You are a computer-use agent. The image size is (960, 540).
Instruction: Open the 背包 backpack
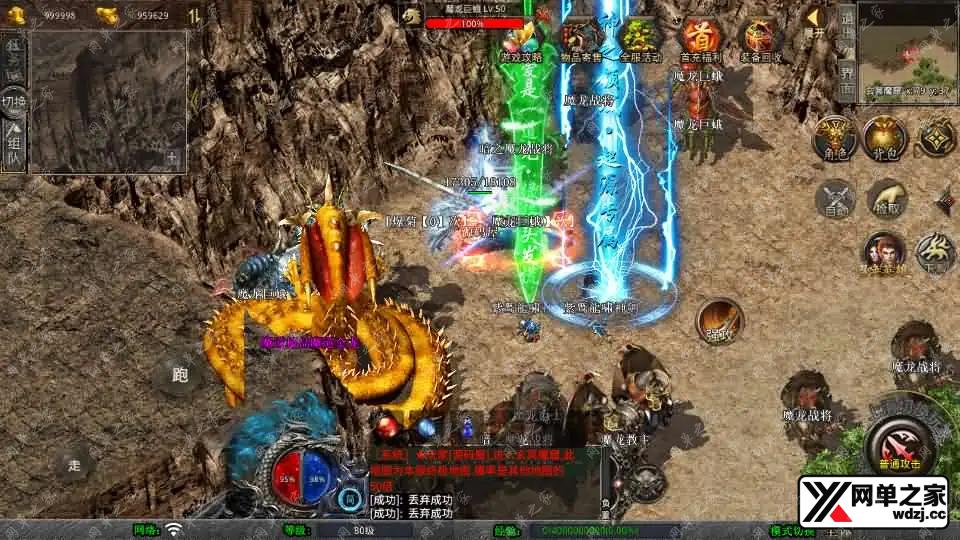click(884, 137)
